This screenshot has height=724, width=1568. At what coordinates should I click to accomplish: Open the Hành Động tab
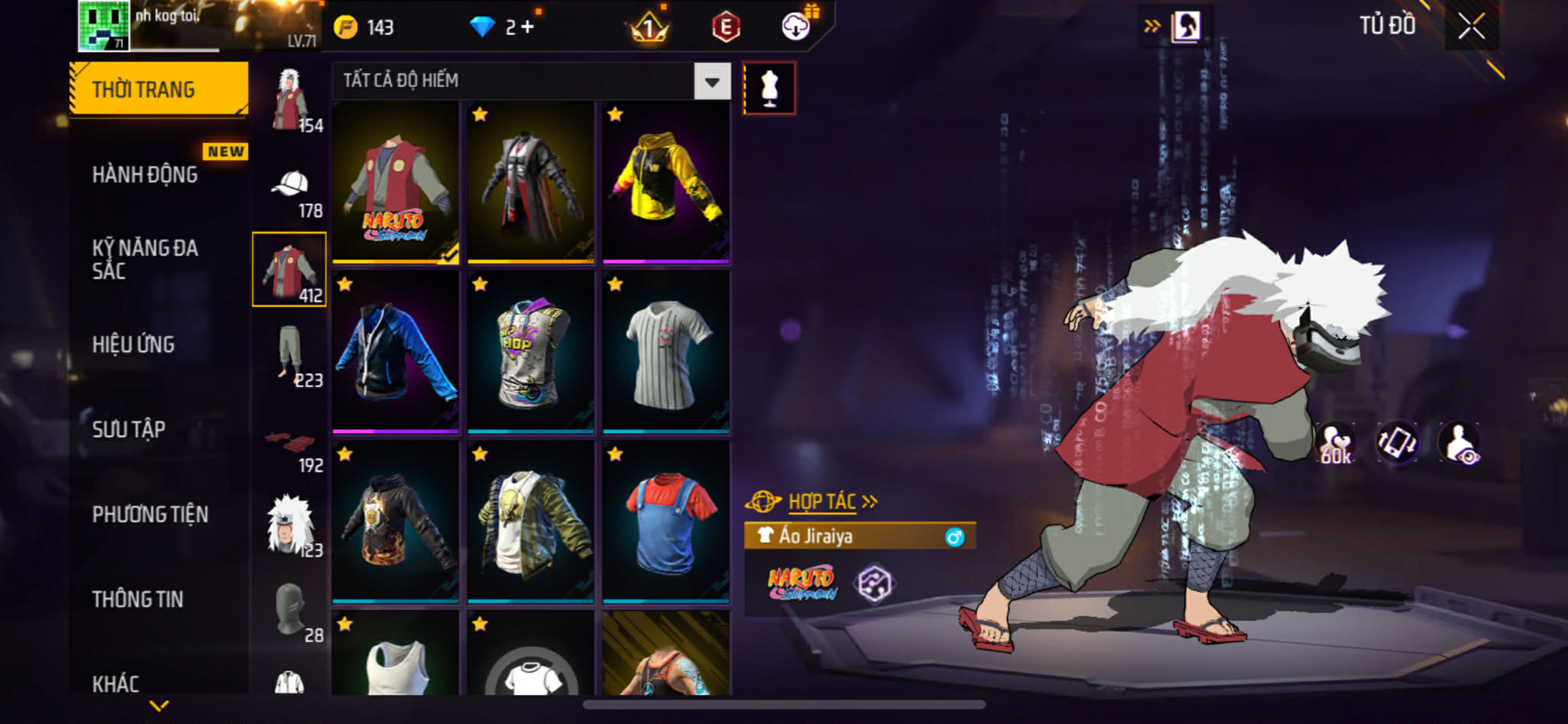click(145, 174)
